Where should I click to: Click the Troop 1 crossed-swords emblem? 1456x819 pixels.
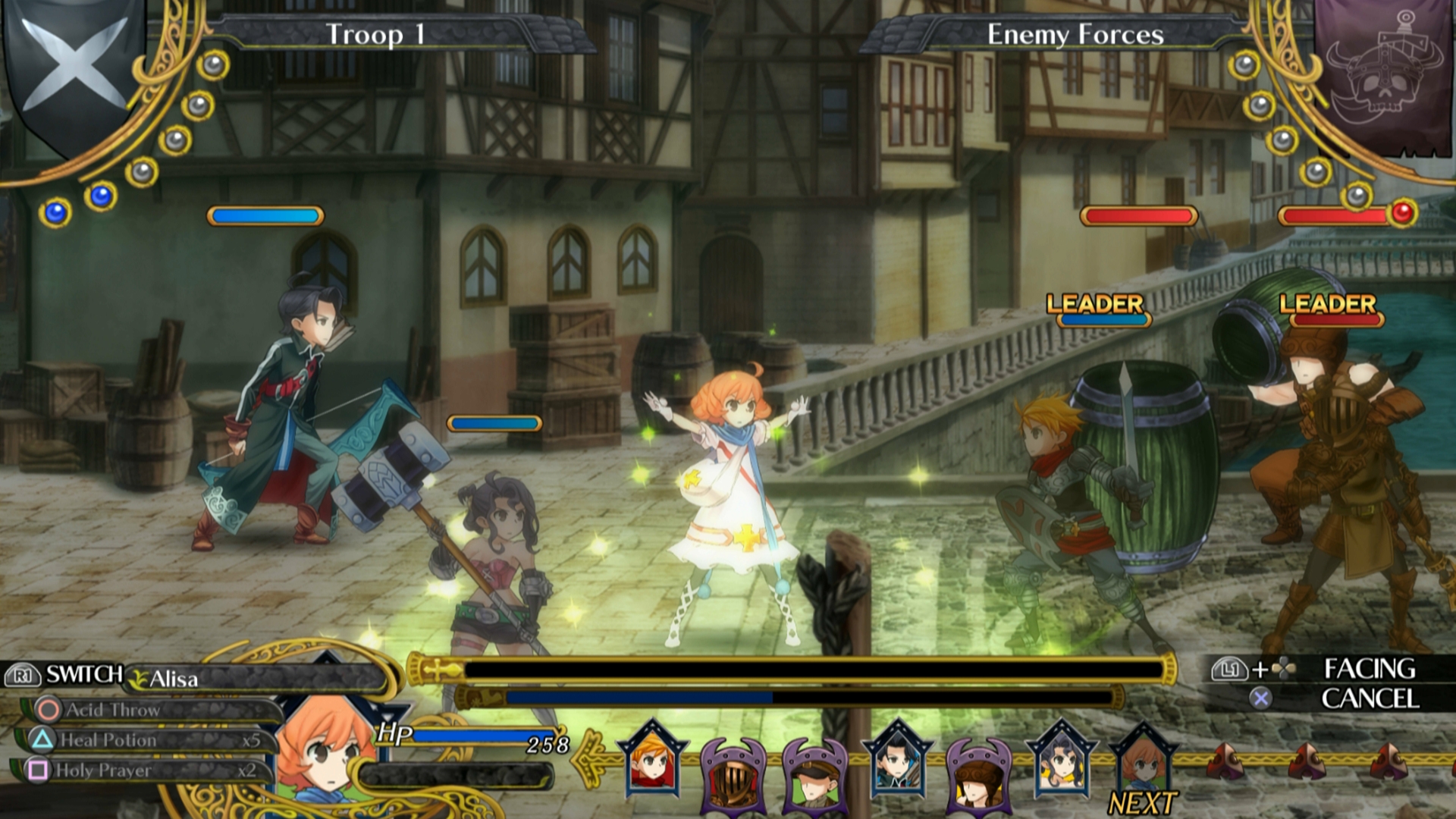click(74, 68)
